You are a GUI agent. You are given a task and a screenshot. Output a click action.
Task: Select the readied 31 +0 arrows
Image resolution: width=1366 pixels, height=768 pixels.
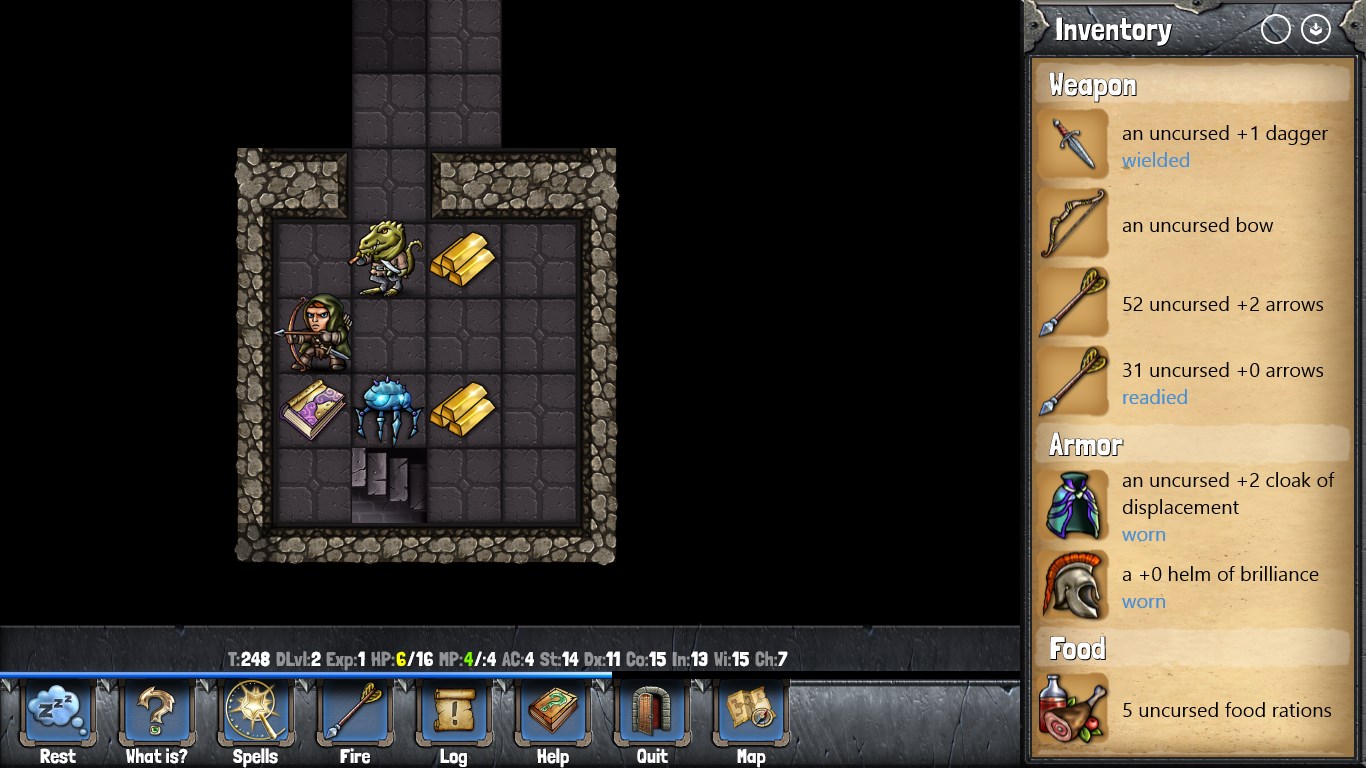[1190, 382]
